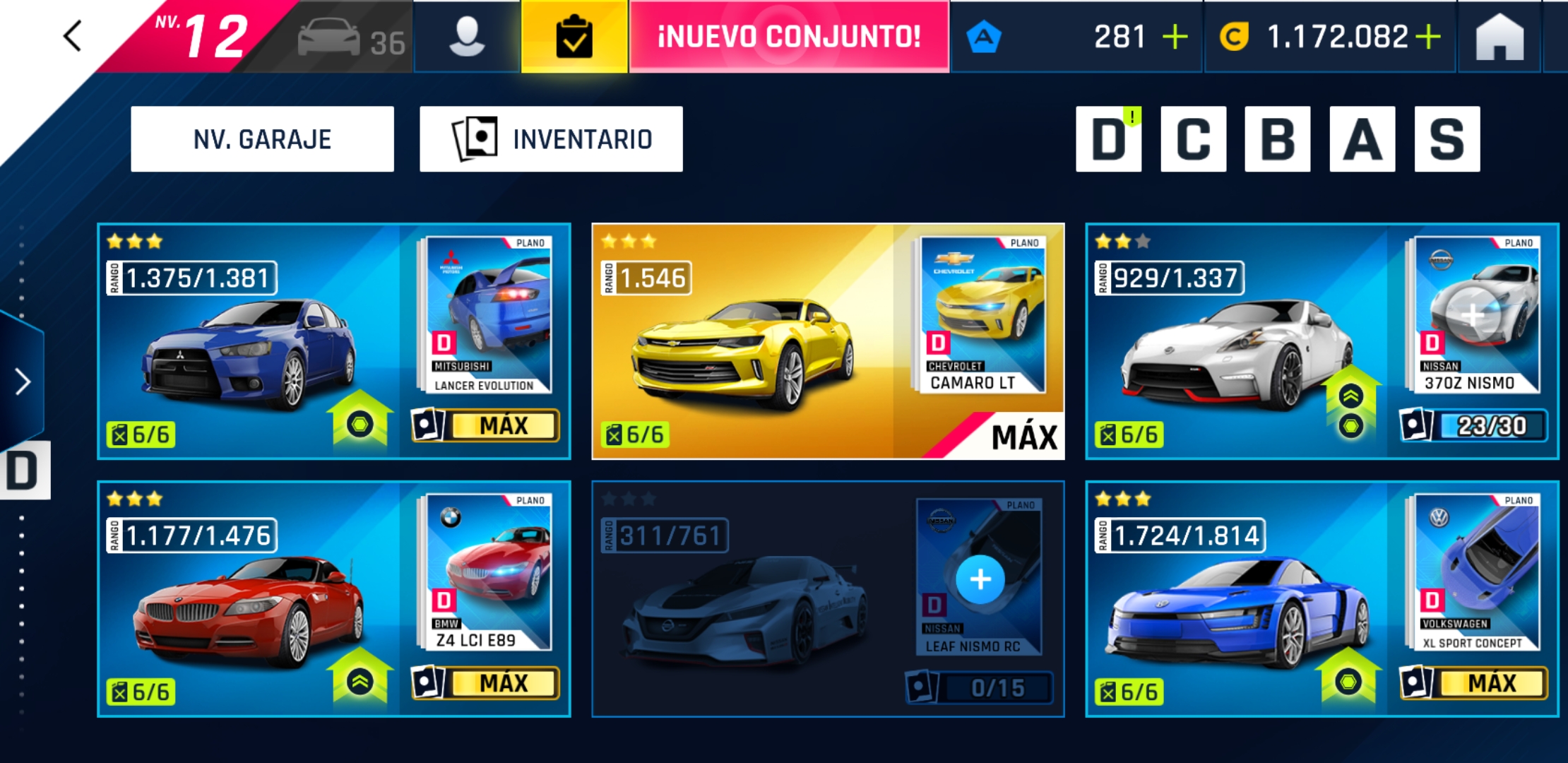Viewport: 1568px width, 763px height.
Task: Expand the left sidebar chevron arrow
Action: (21, 381)
